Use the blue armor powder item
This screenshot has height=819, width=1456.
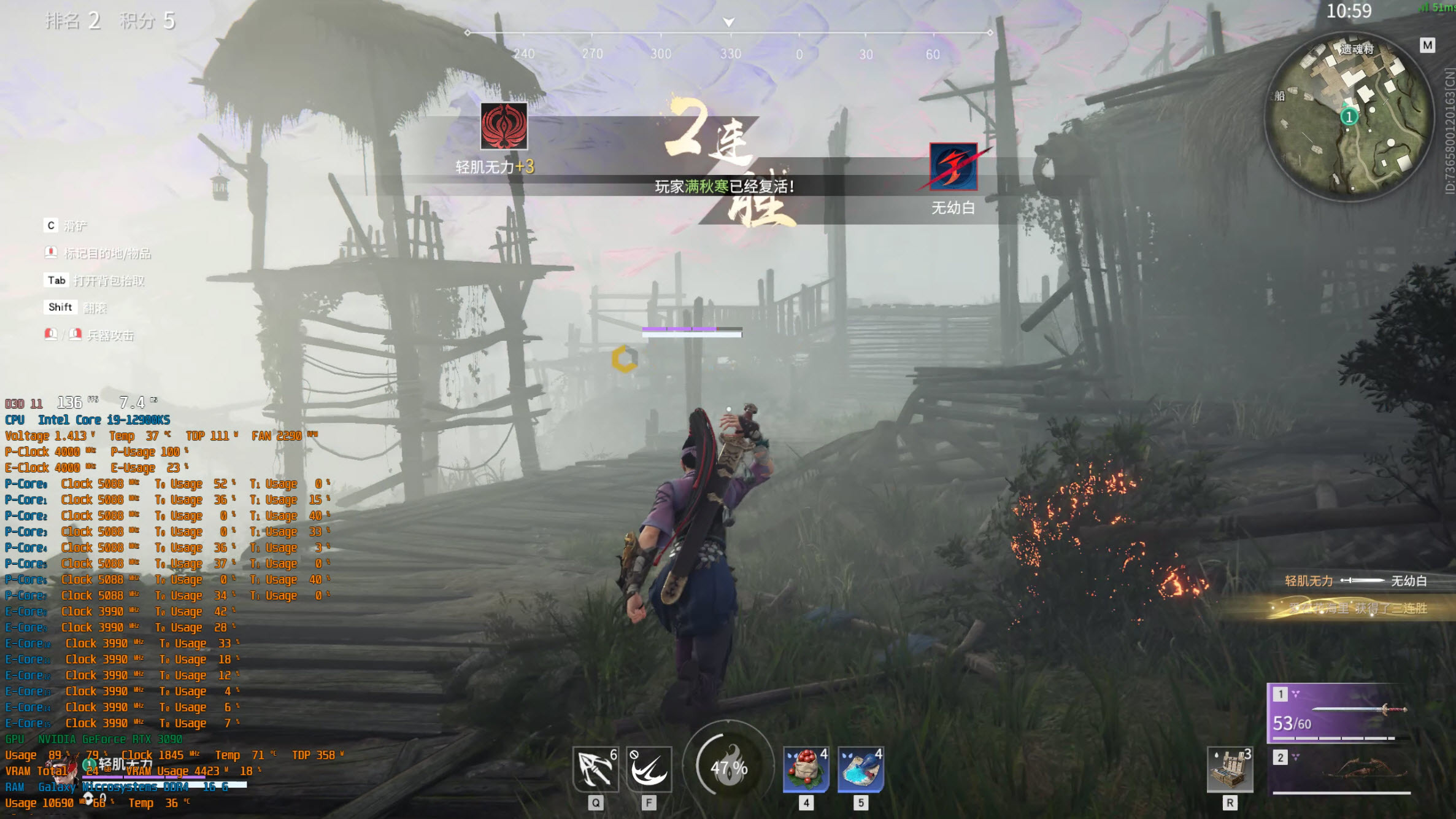[860, 769]
